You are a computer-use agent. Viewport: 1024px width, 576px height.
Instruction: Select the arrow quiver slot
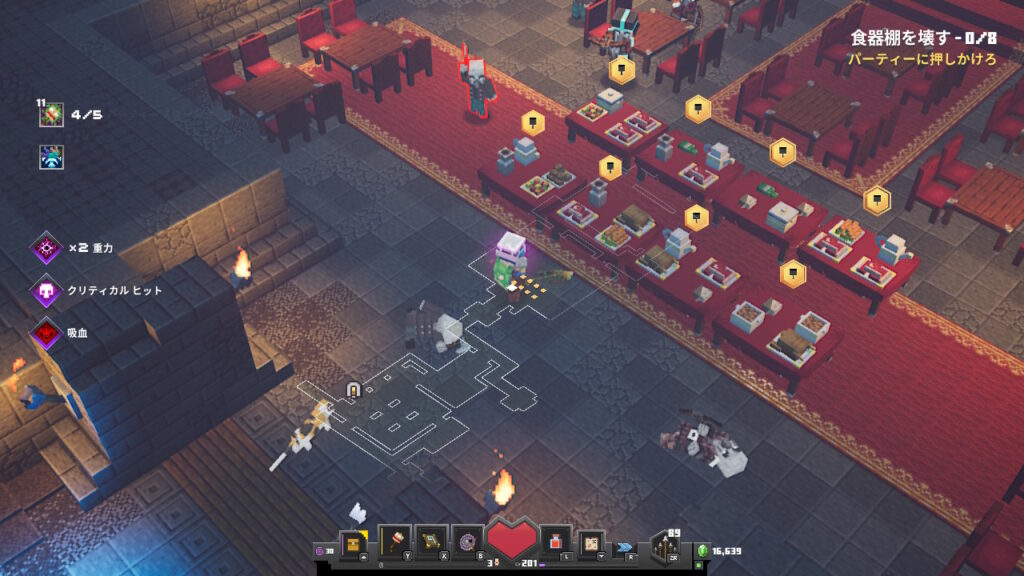click(667, 546)
